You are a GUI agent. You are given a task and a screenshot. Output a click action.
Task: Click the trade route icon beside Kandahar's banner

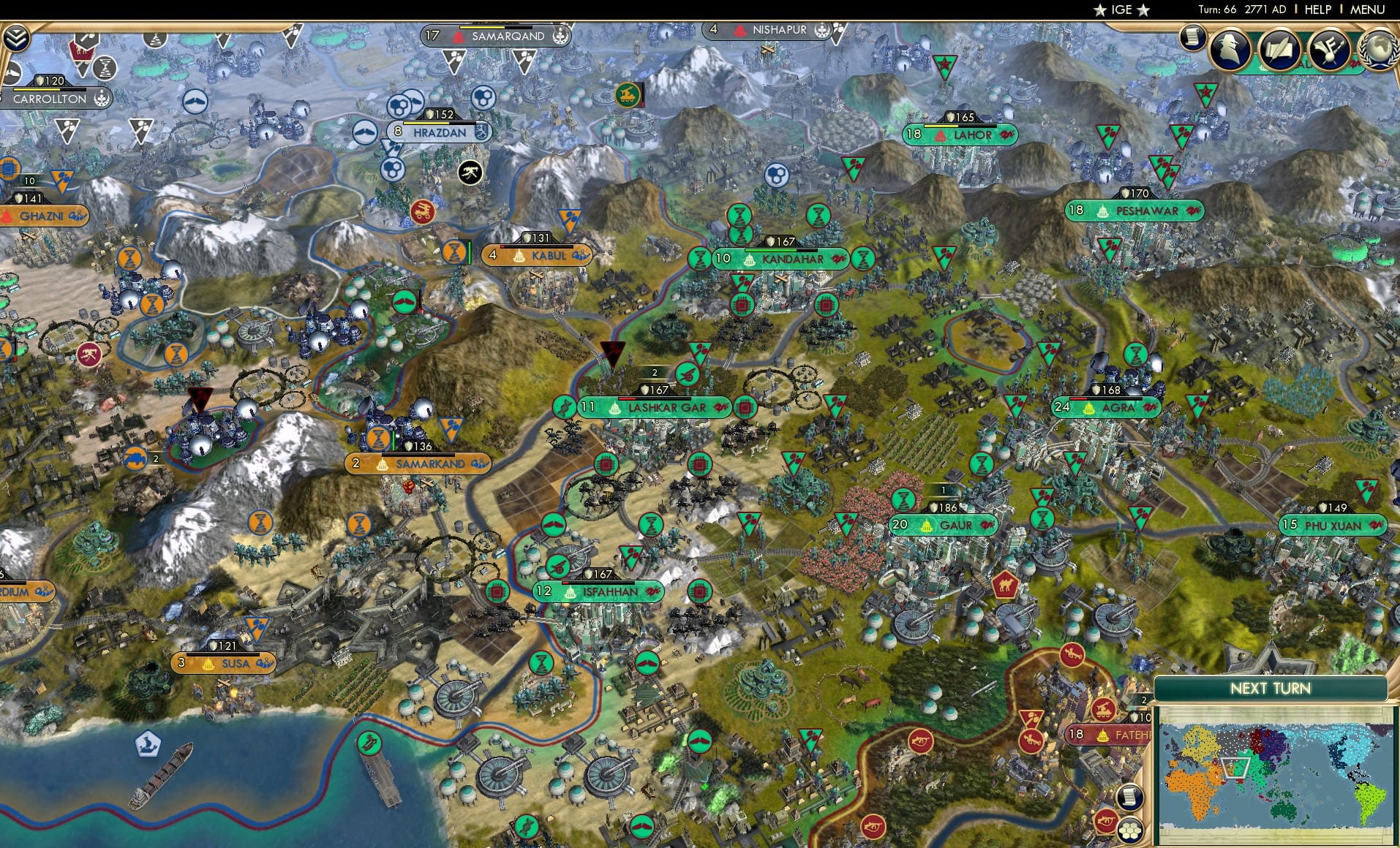click(x=837, y=260)
